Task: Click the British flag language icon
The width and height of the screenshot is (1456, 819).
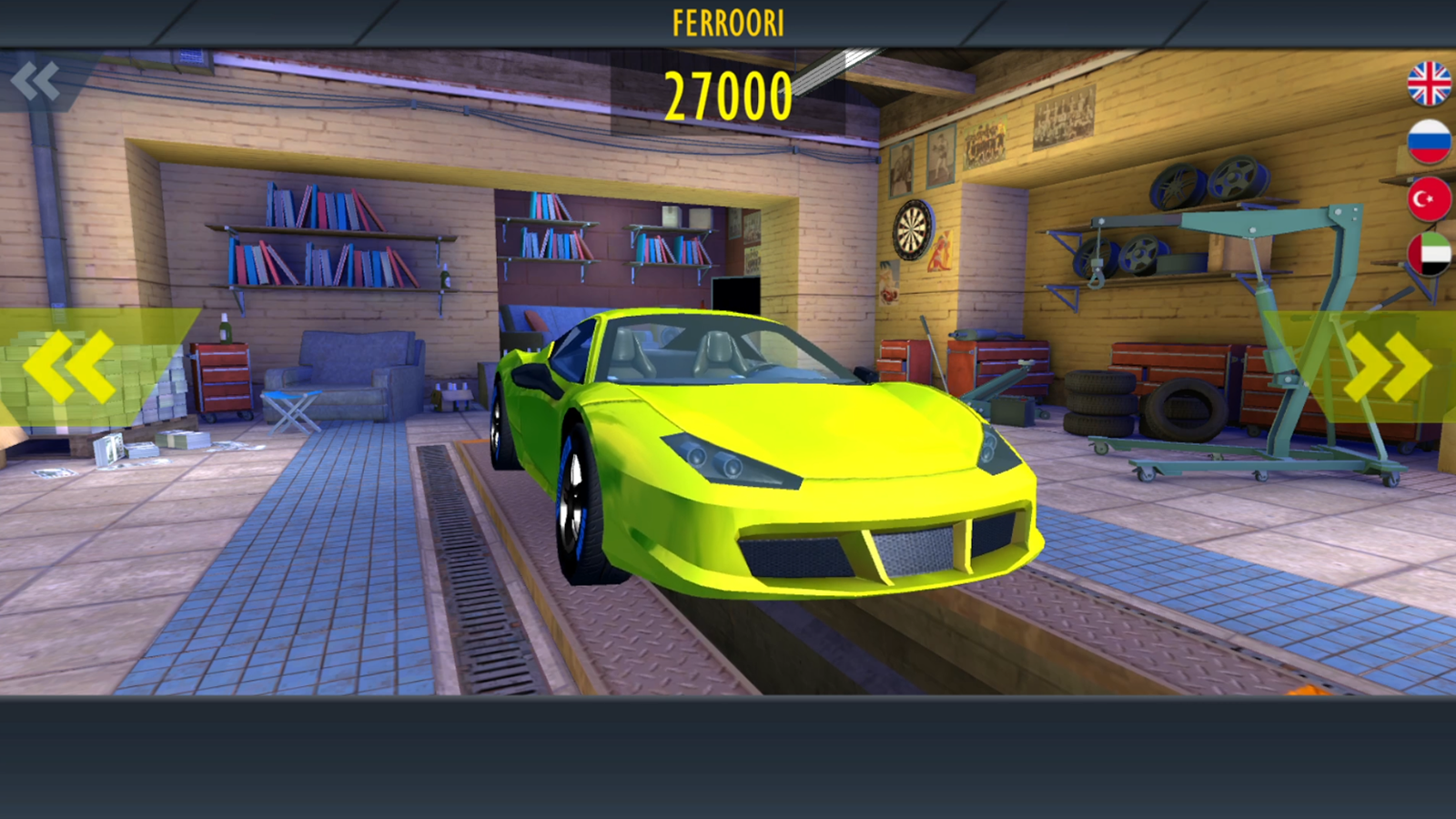Action: coord(1429,81)
